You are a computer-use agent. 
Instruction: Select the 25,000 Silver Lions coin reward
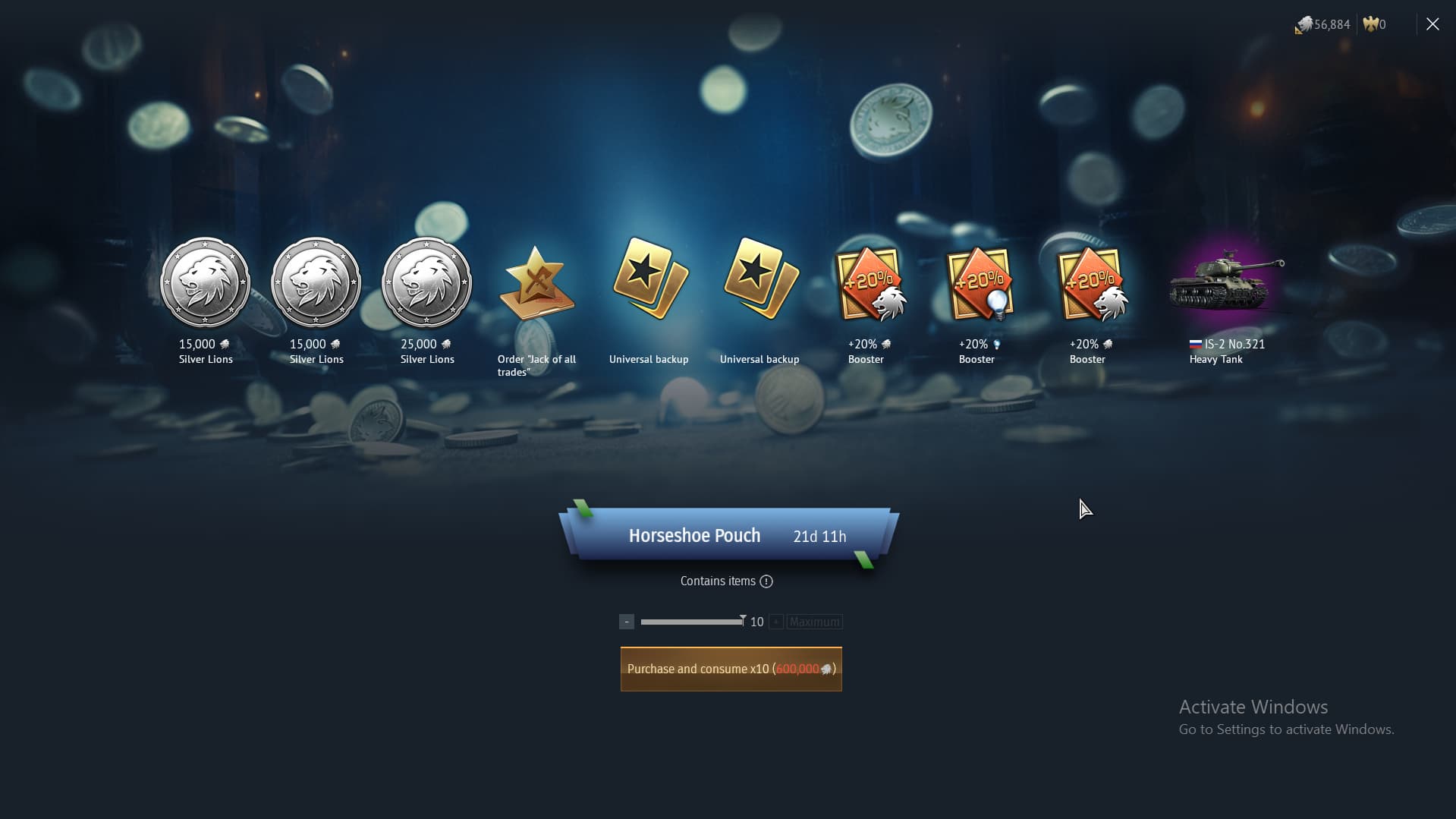tap(426, 282)
